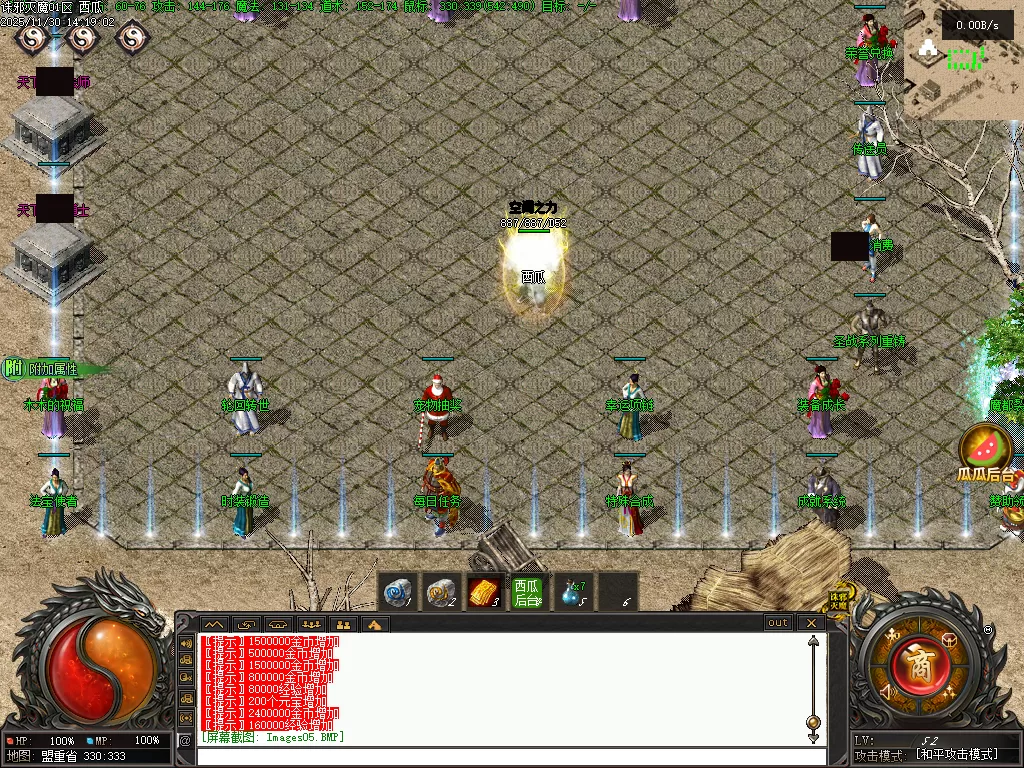The width and height of the screenshot is (1024, 768).
Task: Use the blue potion in hotbar slot 5
Action: point(572,592)
